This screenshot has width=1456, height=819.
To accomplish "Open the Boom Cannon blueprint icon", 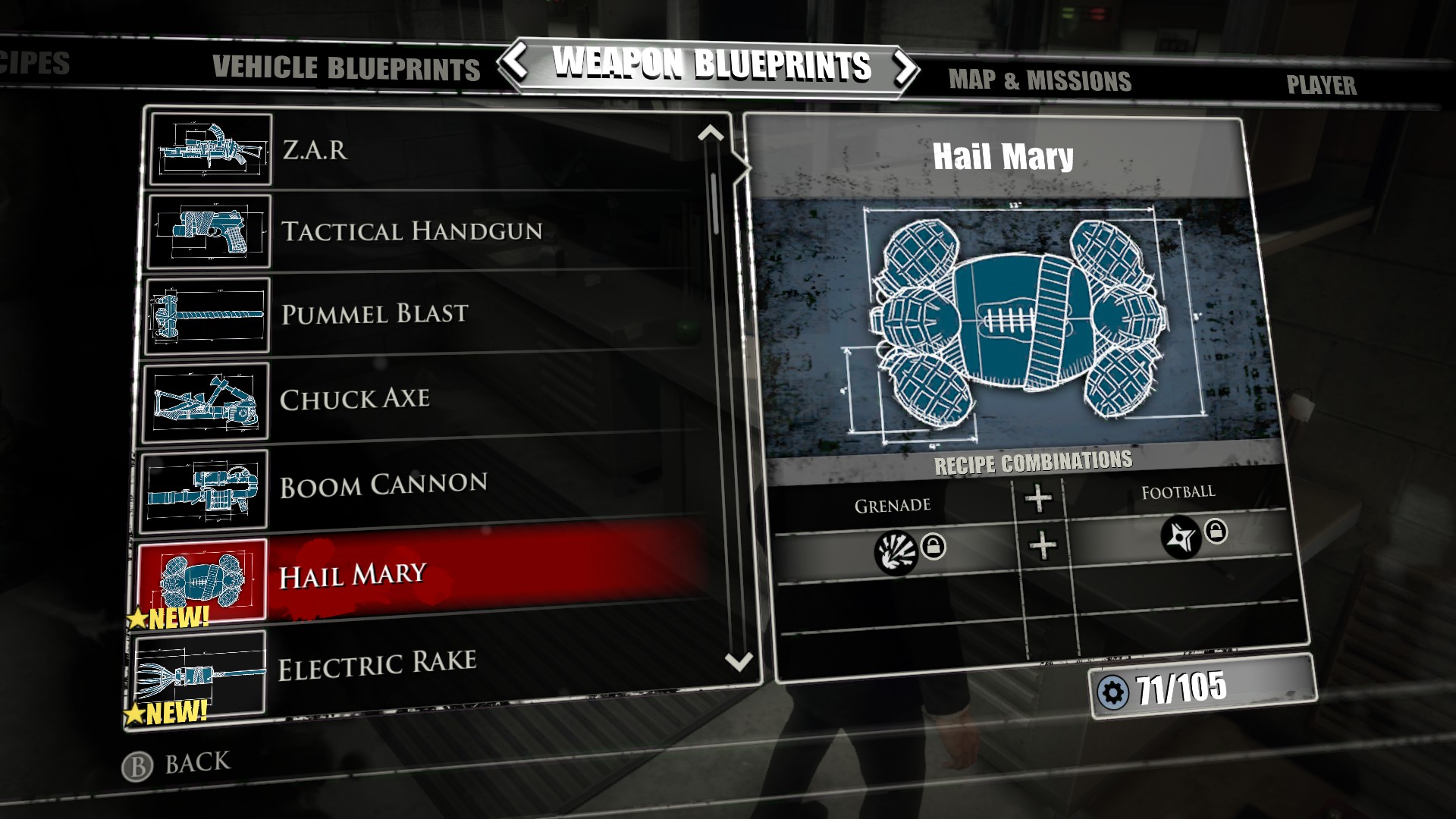I will tap(205, 484).
